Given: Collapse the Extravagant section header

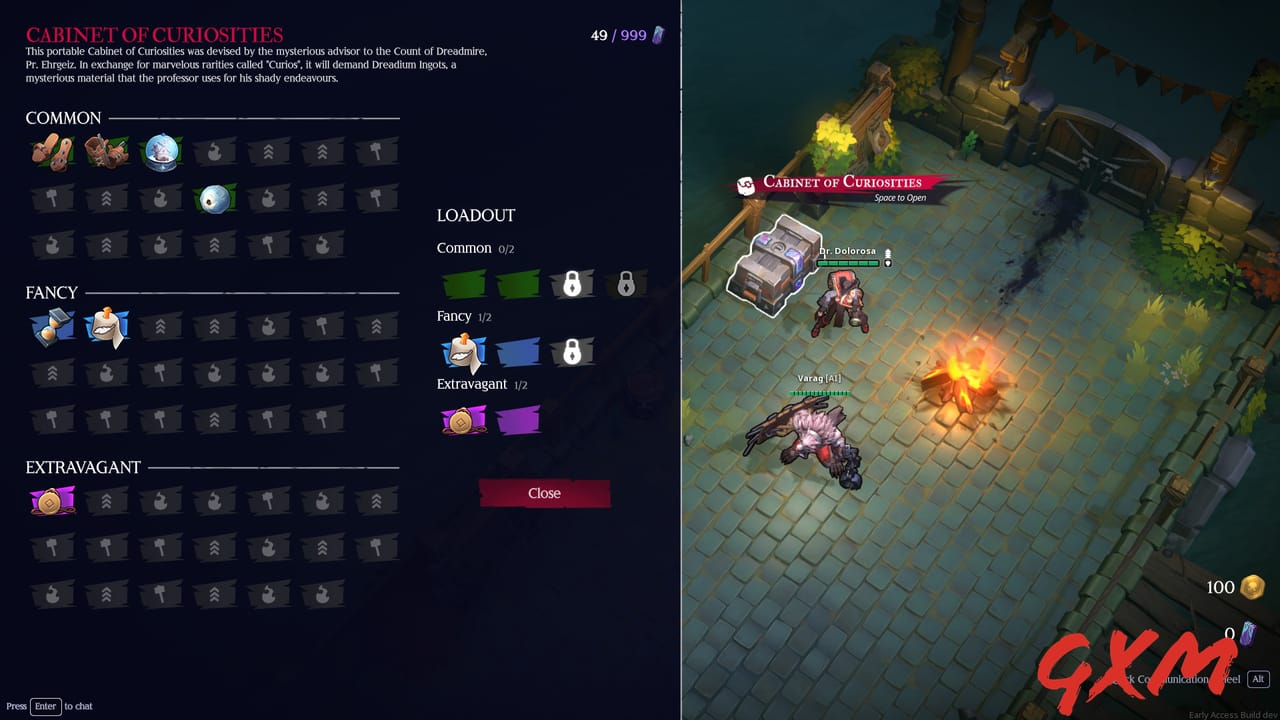Looking at the screenshot, I should pos(81,467).
